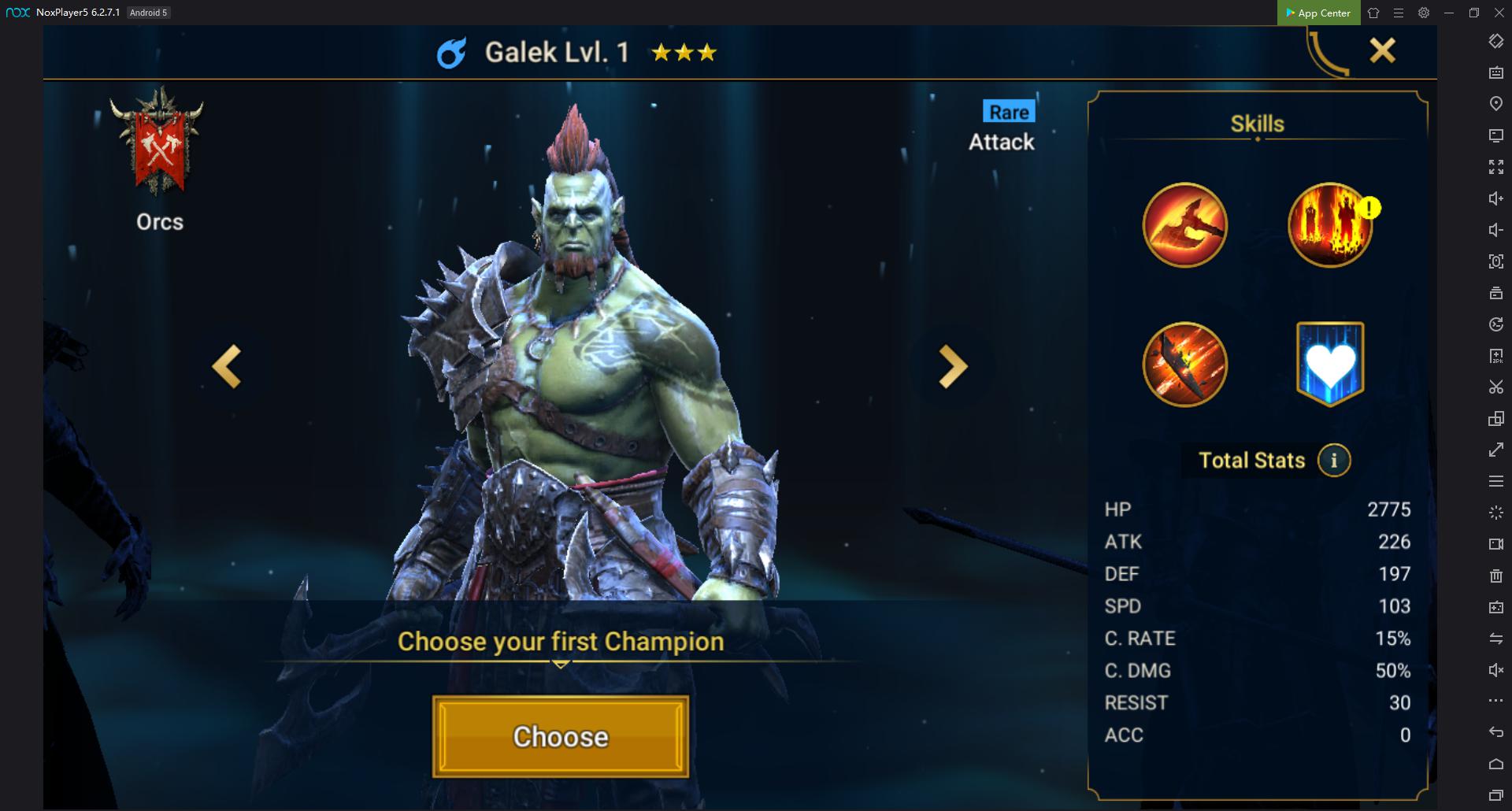Open the Total Stats info button
Screen dimensions: 1512x811
tap(1333, 461)
